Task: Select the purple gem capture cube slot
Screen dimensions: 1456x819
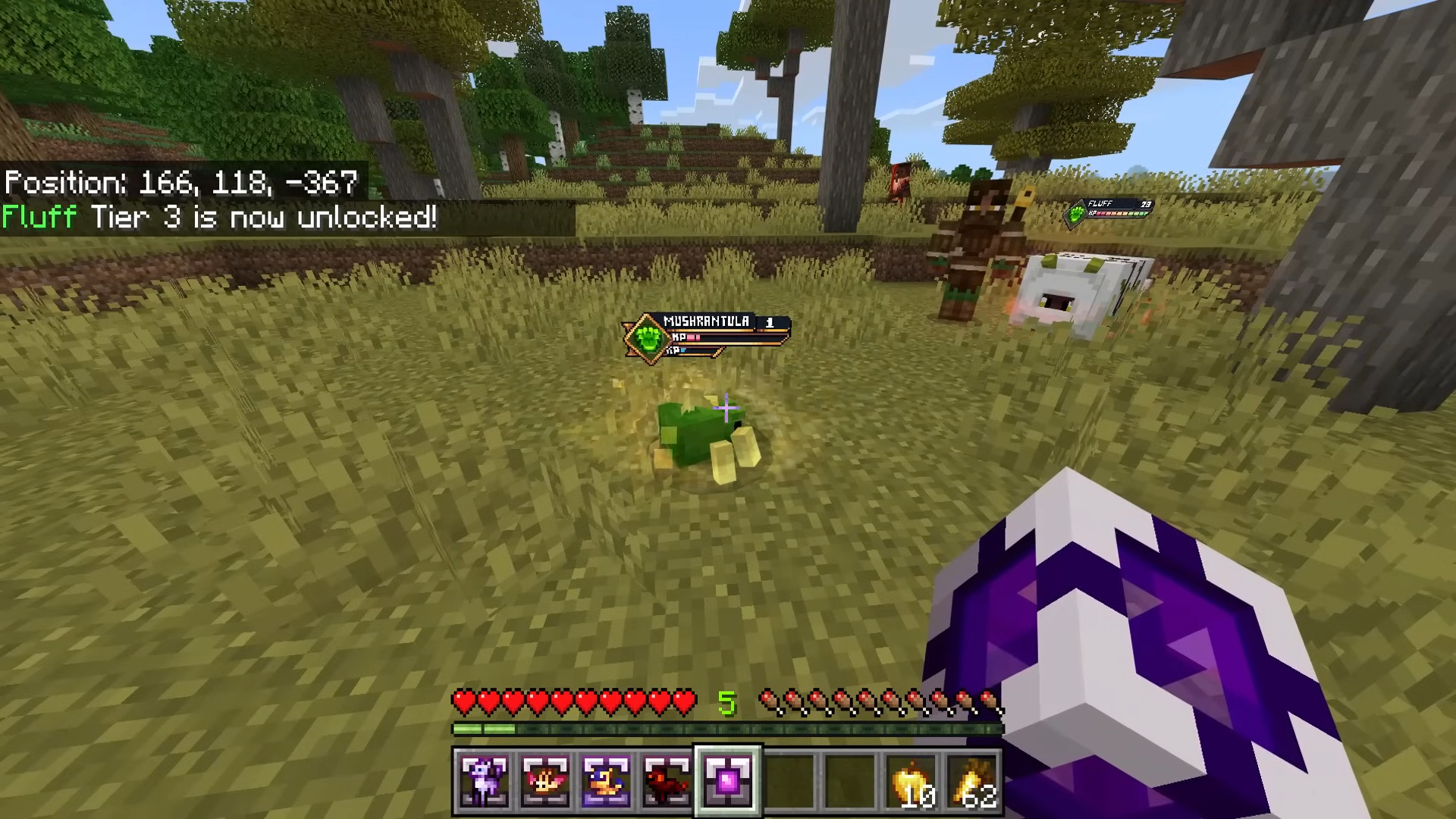Action: pyautogui.click(x=727, y=780)
